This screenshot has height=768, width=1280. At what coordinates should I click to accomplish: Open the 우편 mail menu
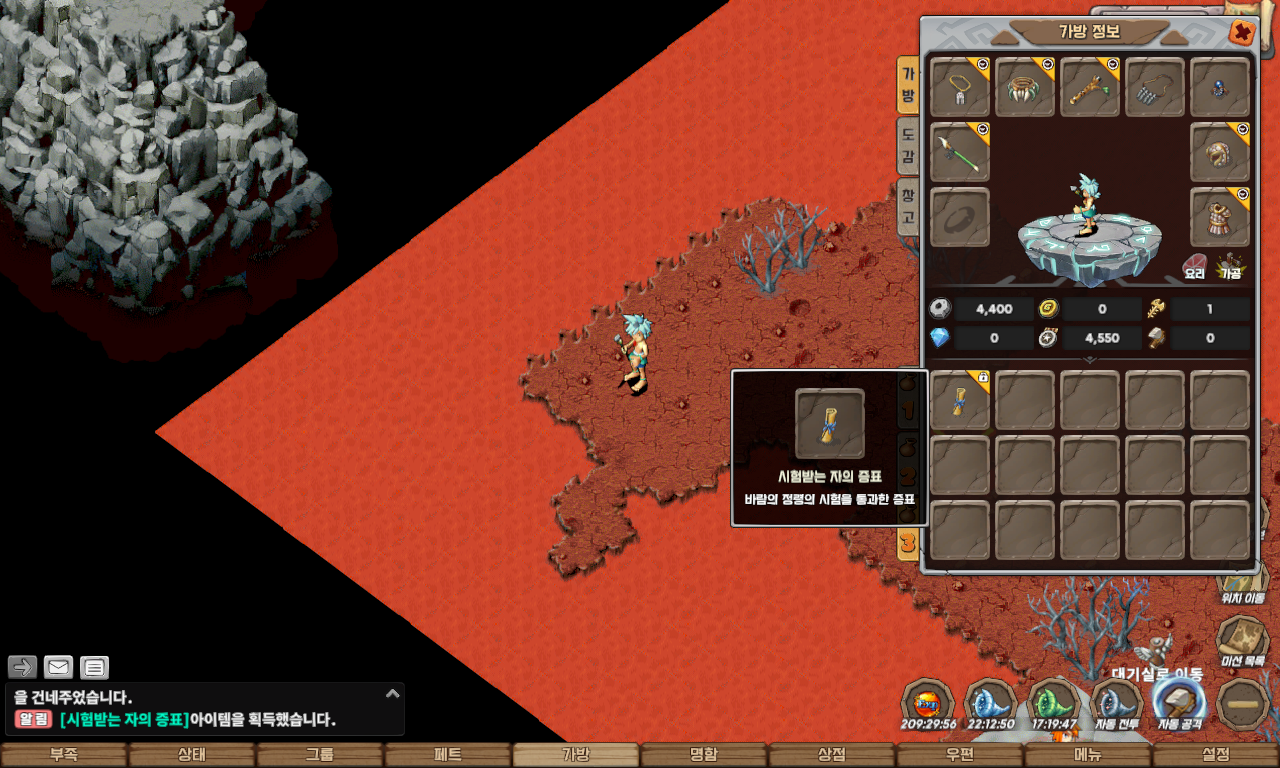[x=959, y=755]
